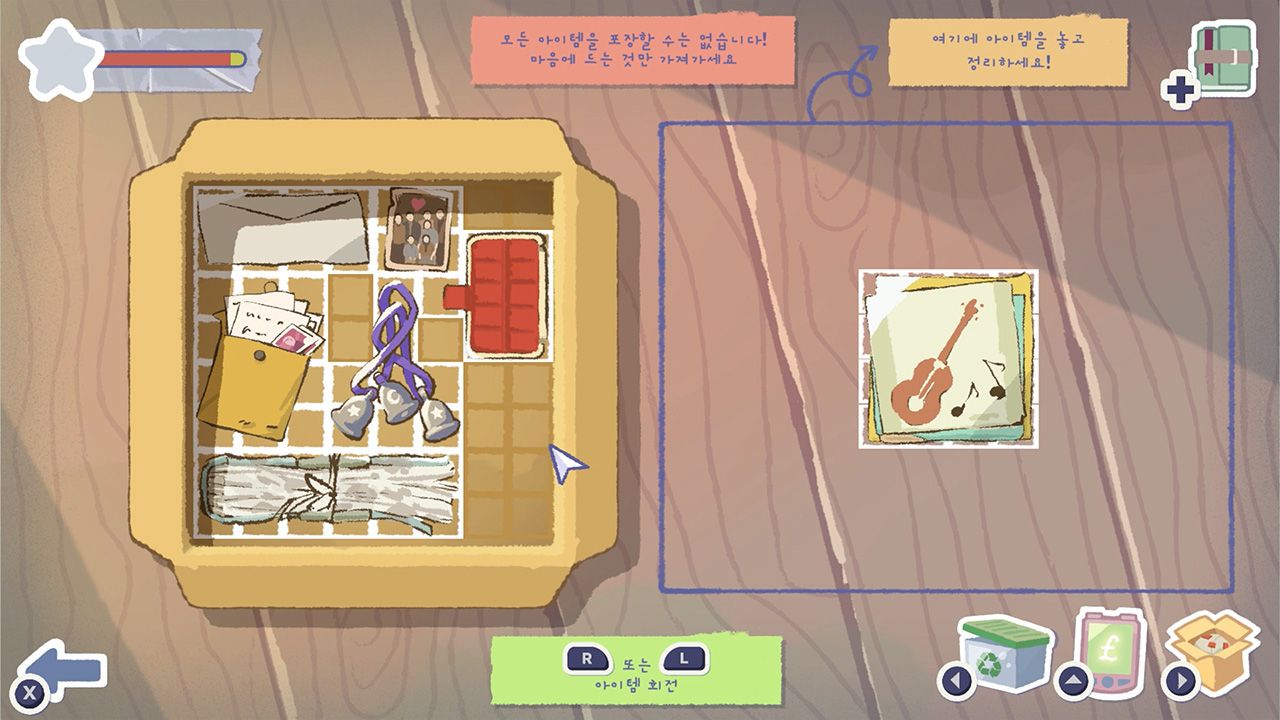The image size is (1280, 720).
Task: Select the purple-ribbon bells item
Action: point(397,368)
